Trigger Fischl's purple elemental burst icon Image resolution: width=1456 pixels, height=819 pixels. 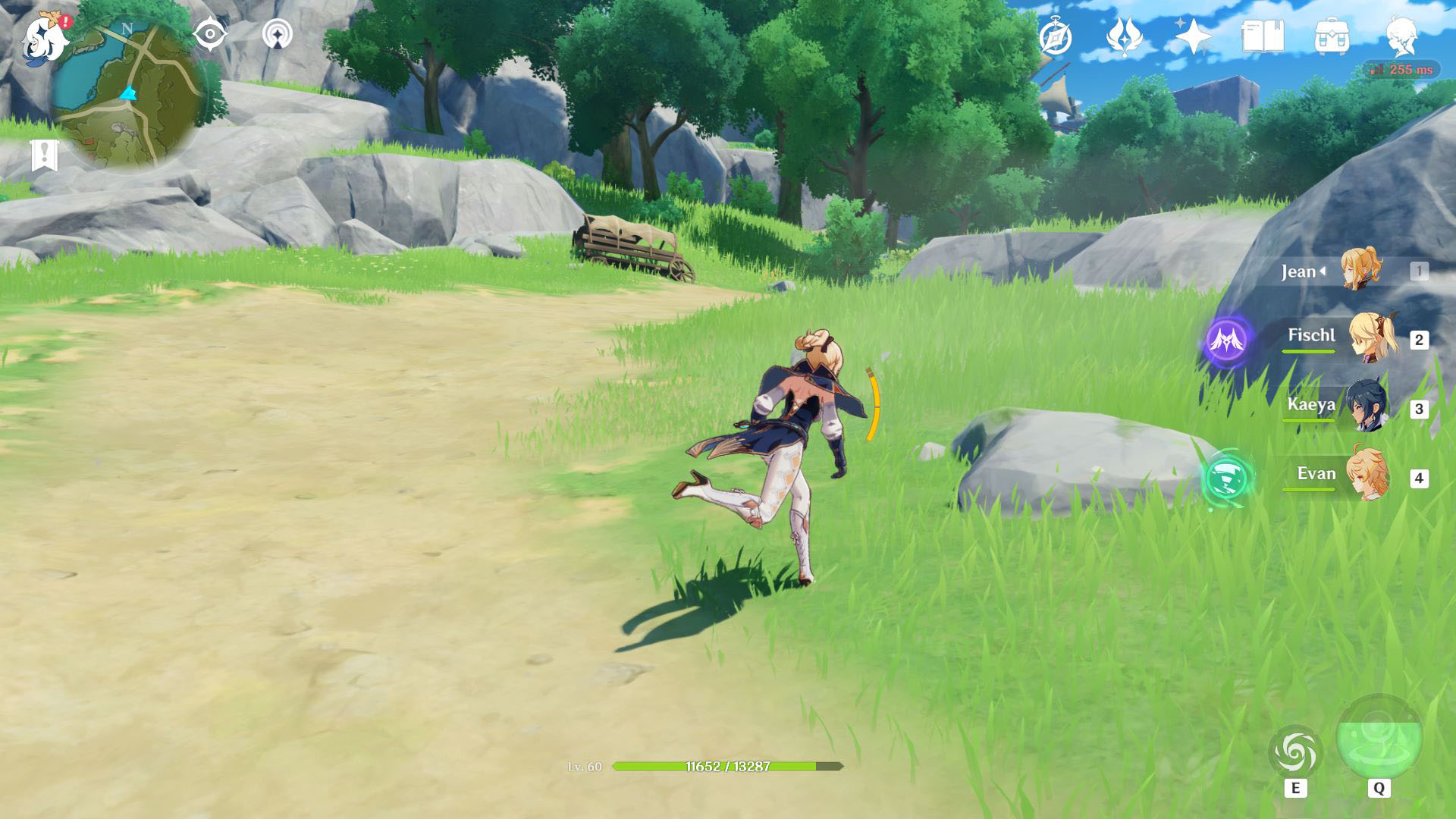(1227, 340)
